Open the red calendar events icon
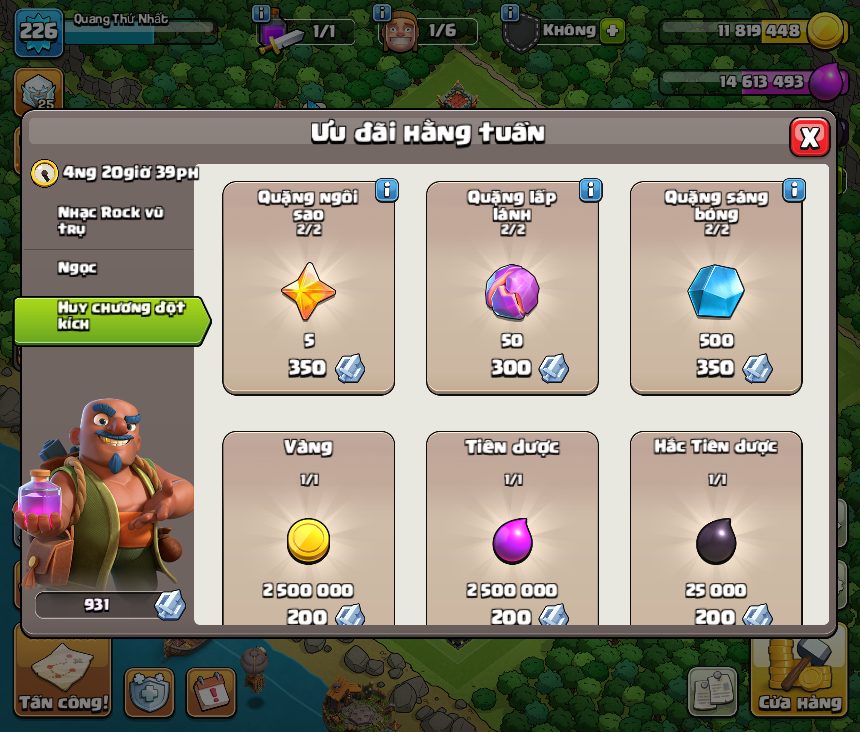This screenshot has width=860, height=732. pos(211,693)
